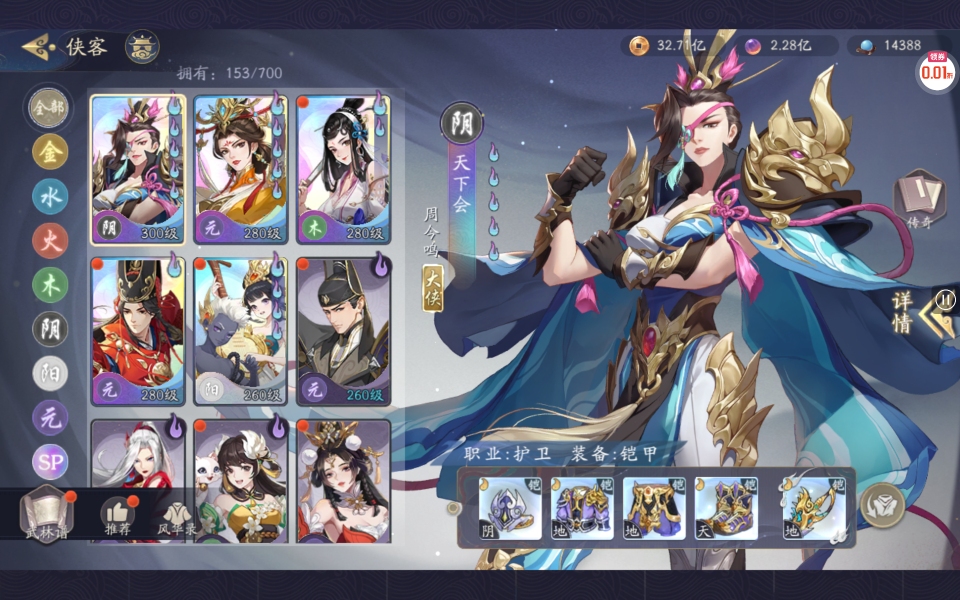This screenshot has width=960, height=600.
Task: Show only 元 element heroes
Action: coord(50,417)
